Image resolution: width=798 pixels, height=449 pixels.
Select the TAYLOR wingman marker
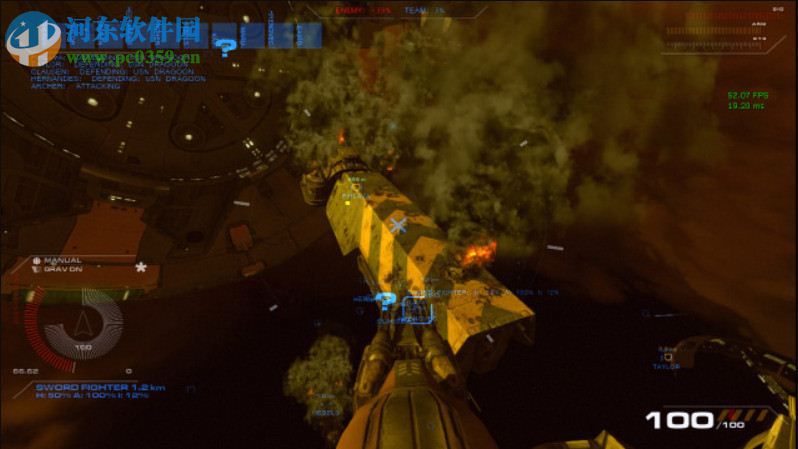point(667,357)
